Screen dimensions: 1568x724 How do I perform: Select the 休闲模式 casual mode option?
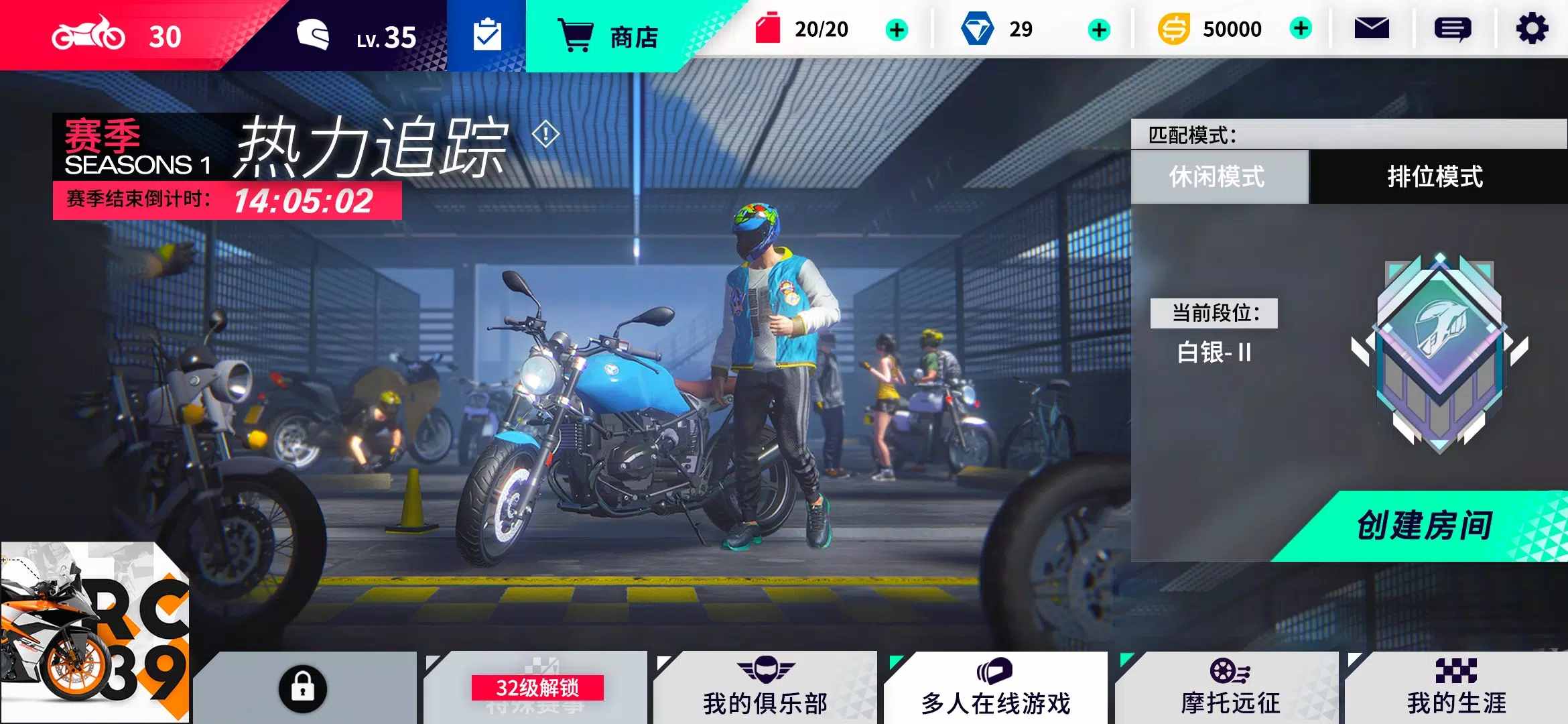click(1218, 177)
